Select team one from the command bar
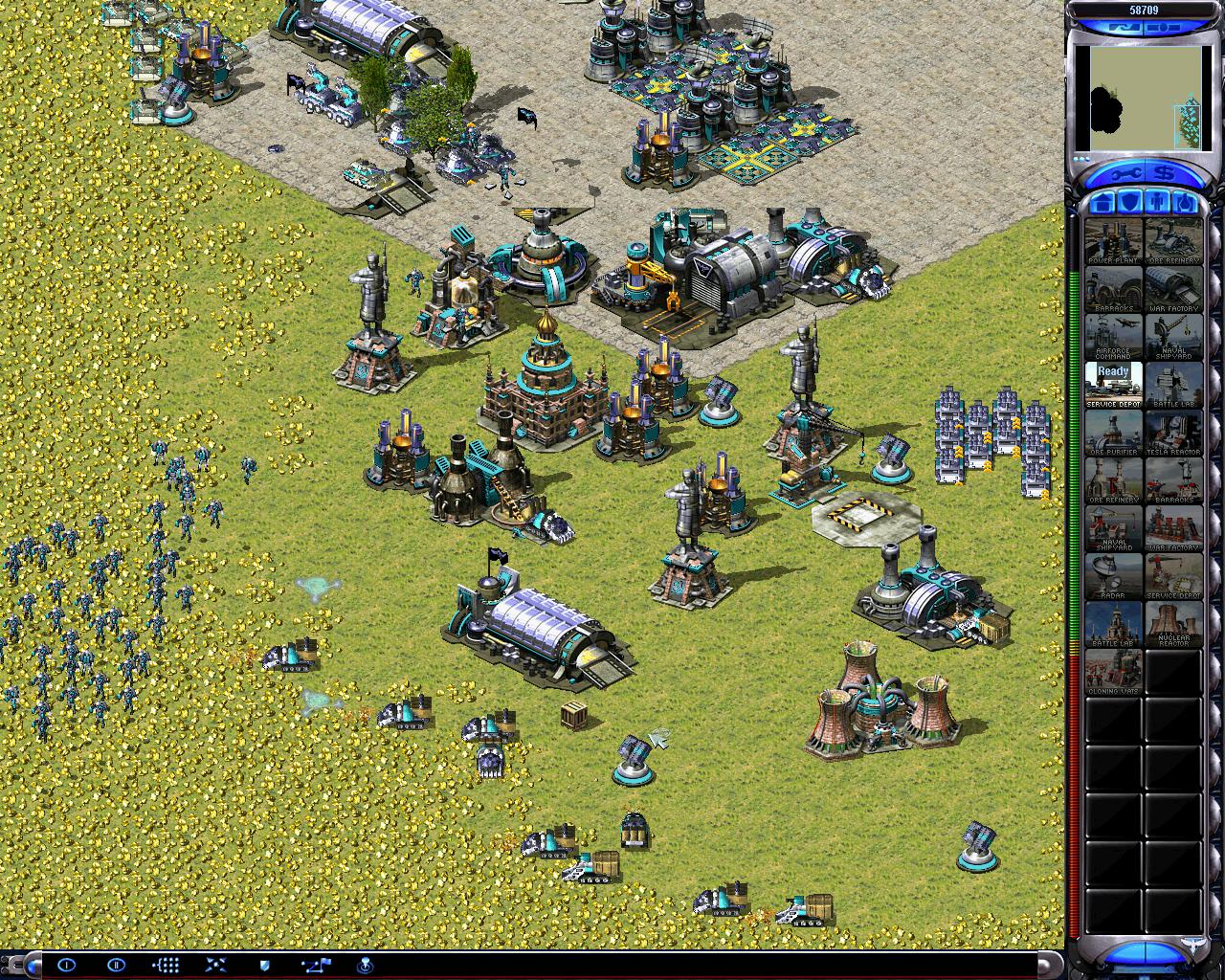Viewport: 1225px width, 980px height. (x=66, y=965)
